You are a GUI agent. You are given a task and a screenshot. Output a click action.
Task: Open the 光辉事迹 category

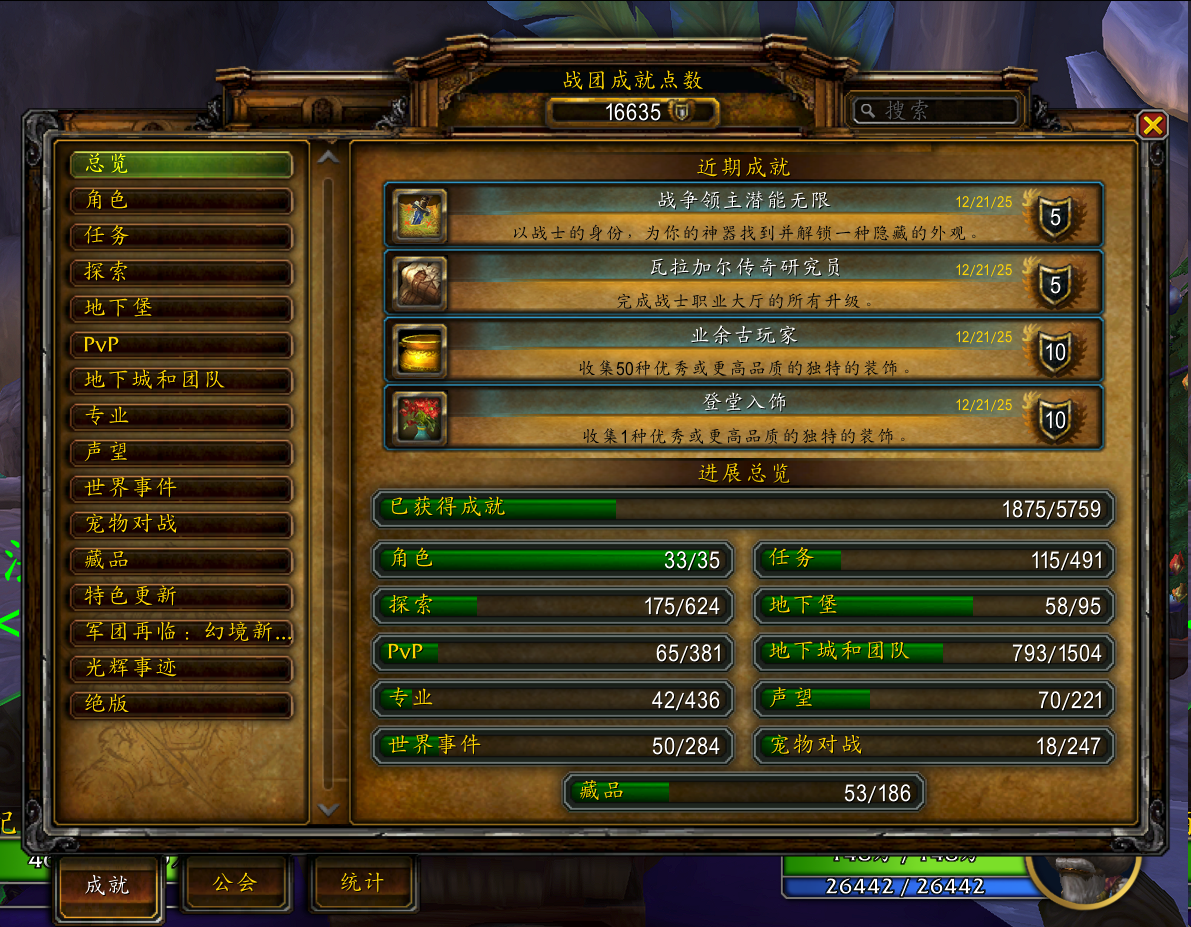180,668
